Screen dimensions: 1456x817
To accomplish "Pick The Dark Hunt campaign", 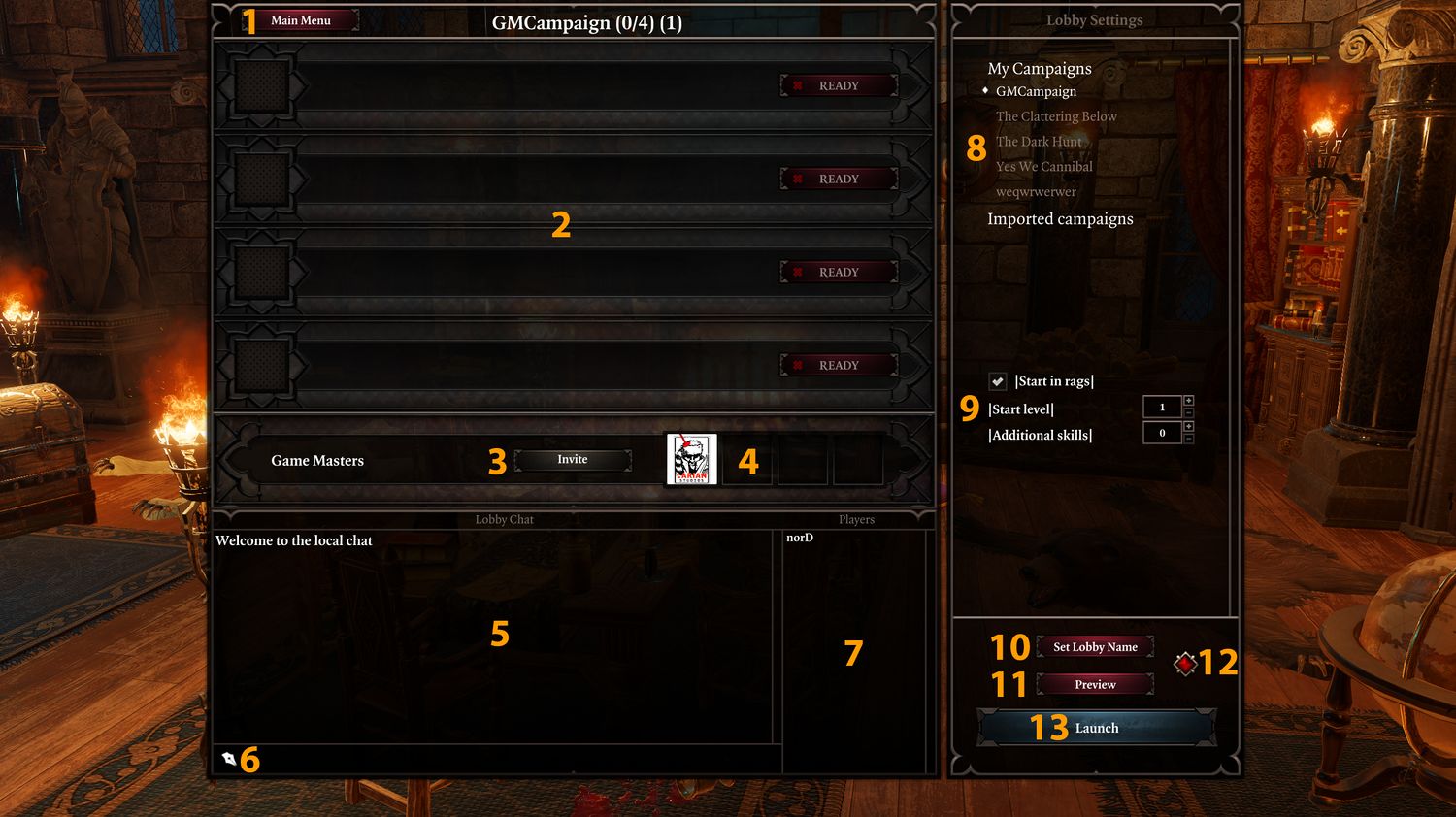I will tap(1039, 142).
